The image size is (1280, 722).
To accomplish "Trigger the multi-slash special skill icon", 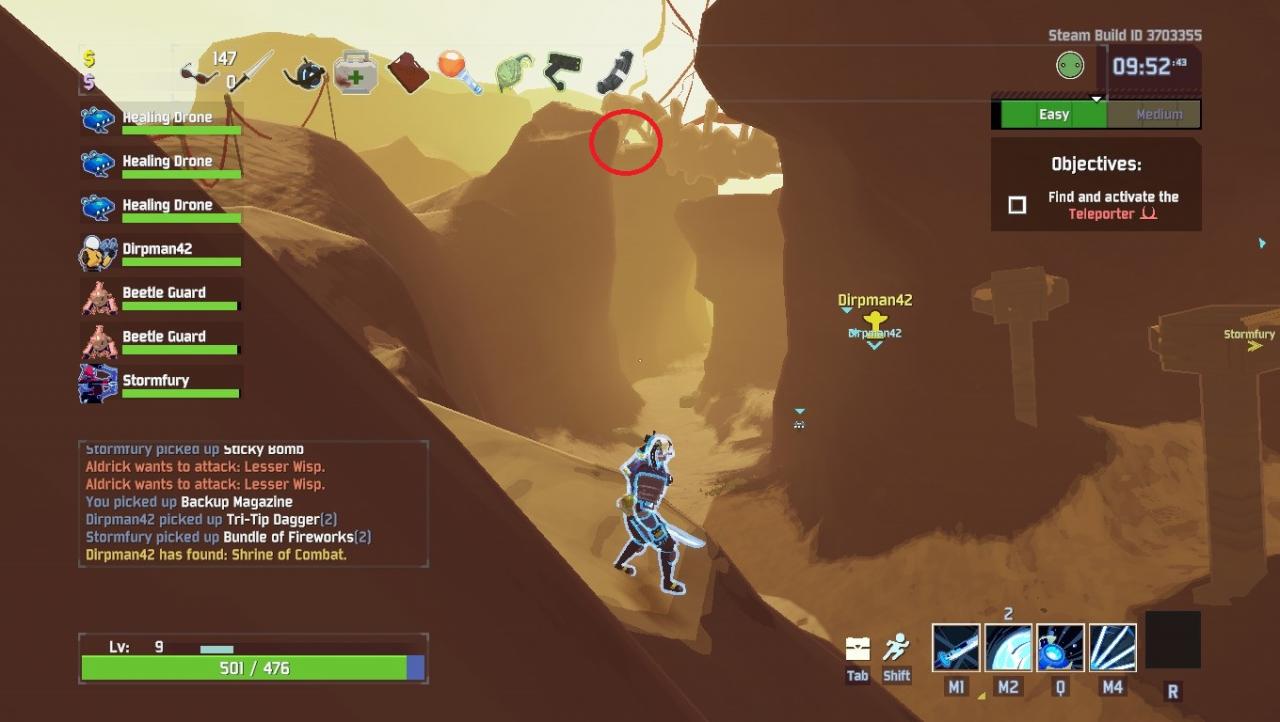I will (x=1112, y=647).
